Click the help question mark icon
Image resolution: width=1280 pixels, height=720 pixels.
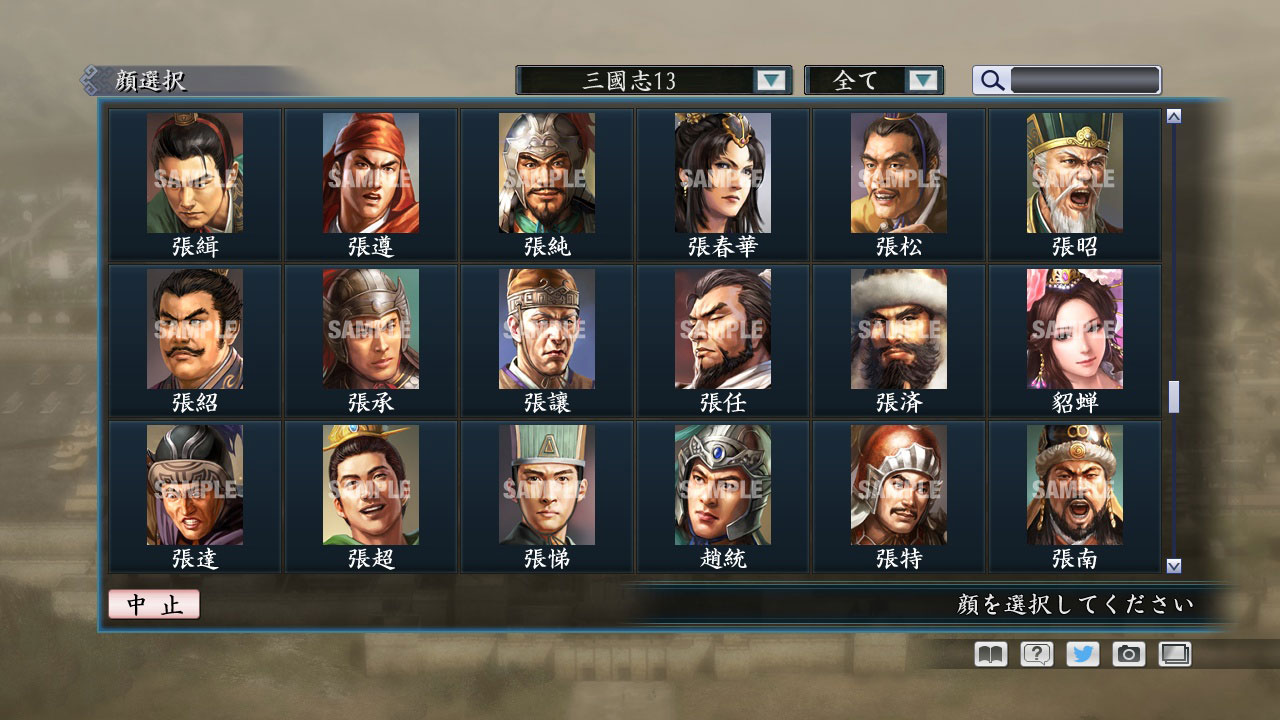(1035, 654)
